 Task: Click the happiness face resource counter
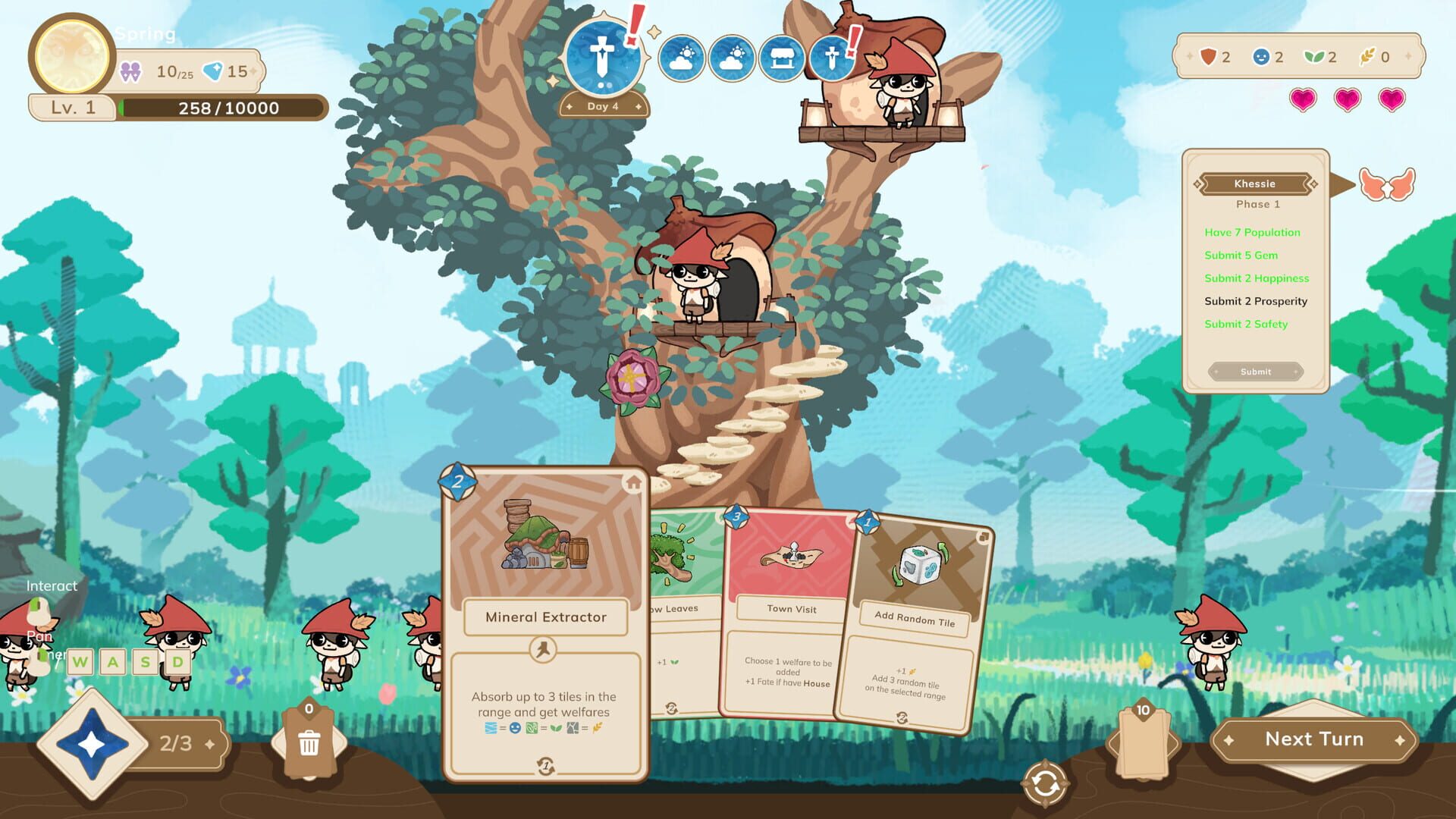coord(1260,57)
